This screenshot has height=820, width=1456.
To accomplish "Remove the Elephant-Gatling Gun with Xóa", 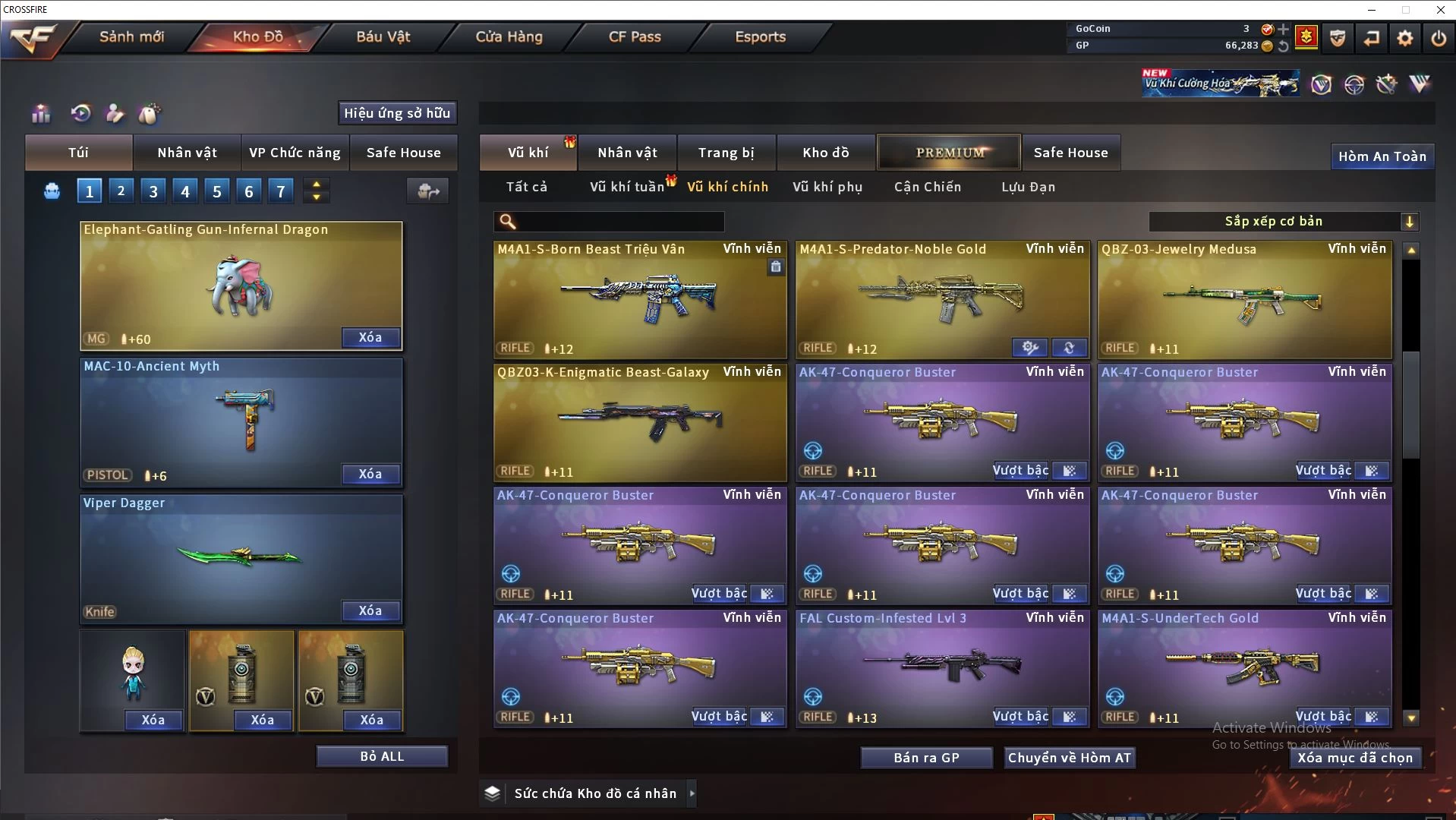I will [x=370, y=338].
